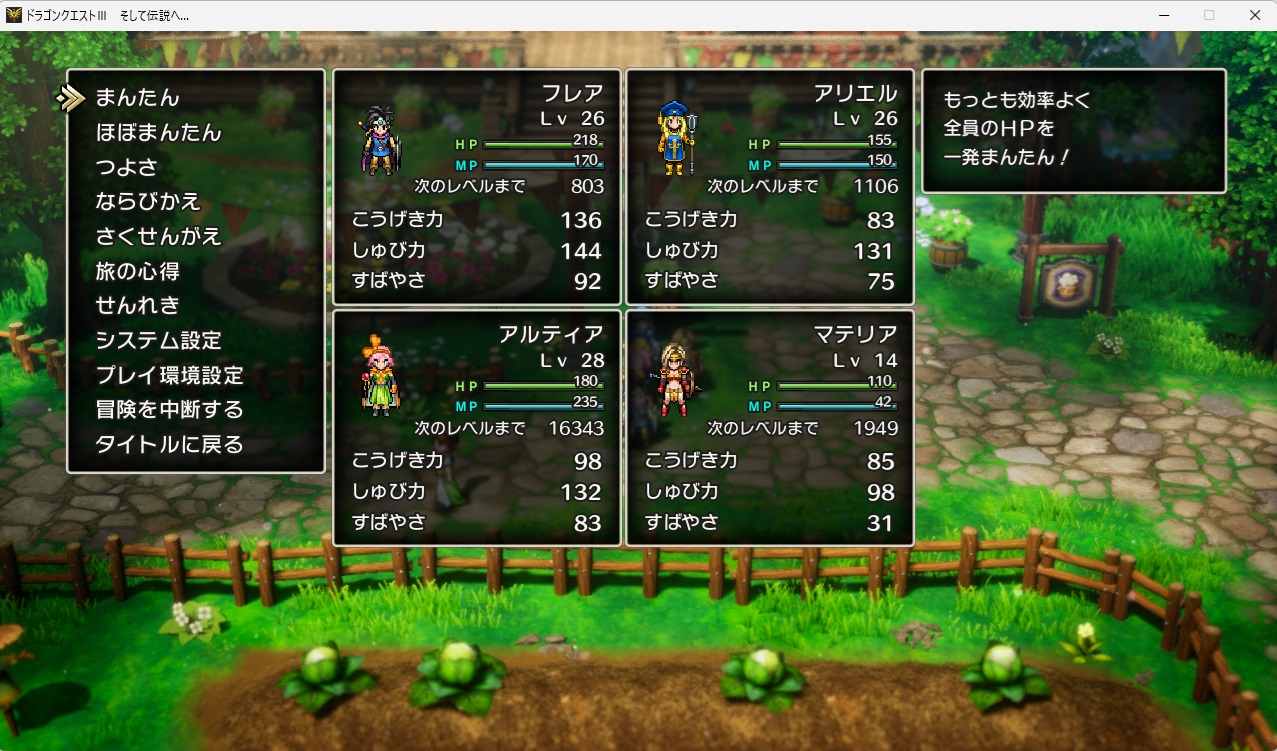Select the フレア character panel
The height and width of the screenshot is (751, 1277).
[477, 187]
